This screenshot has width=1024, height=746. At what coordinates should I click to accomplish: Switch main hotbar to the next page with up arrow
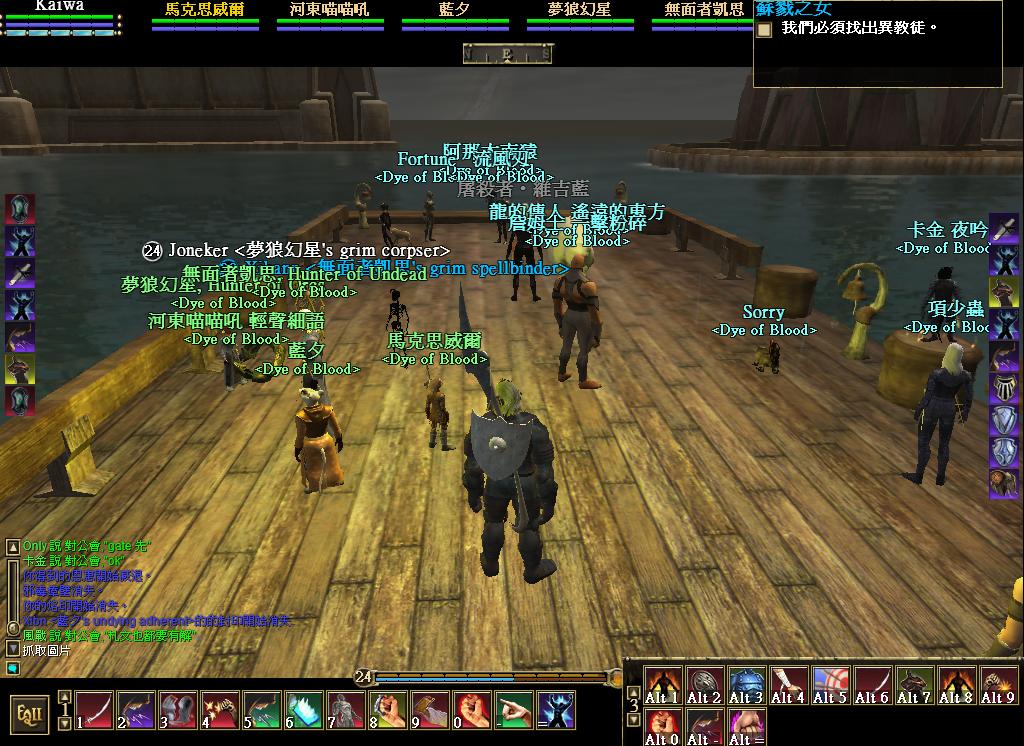(65, 698)
